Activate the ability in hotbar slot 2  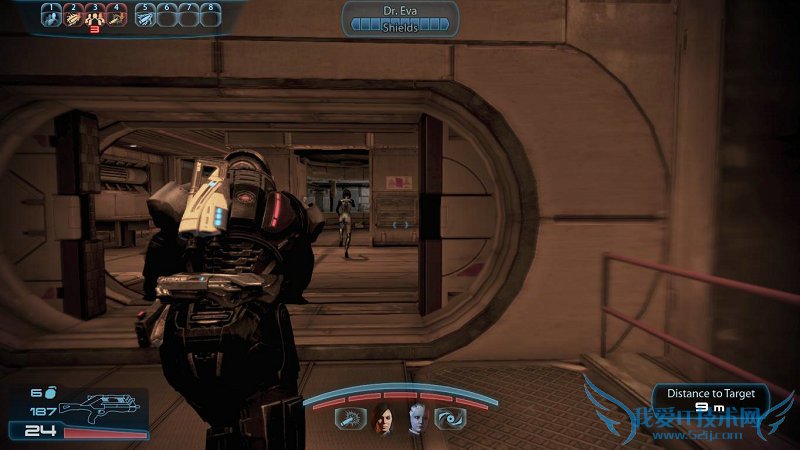coord(73,16)
